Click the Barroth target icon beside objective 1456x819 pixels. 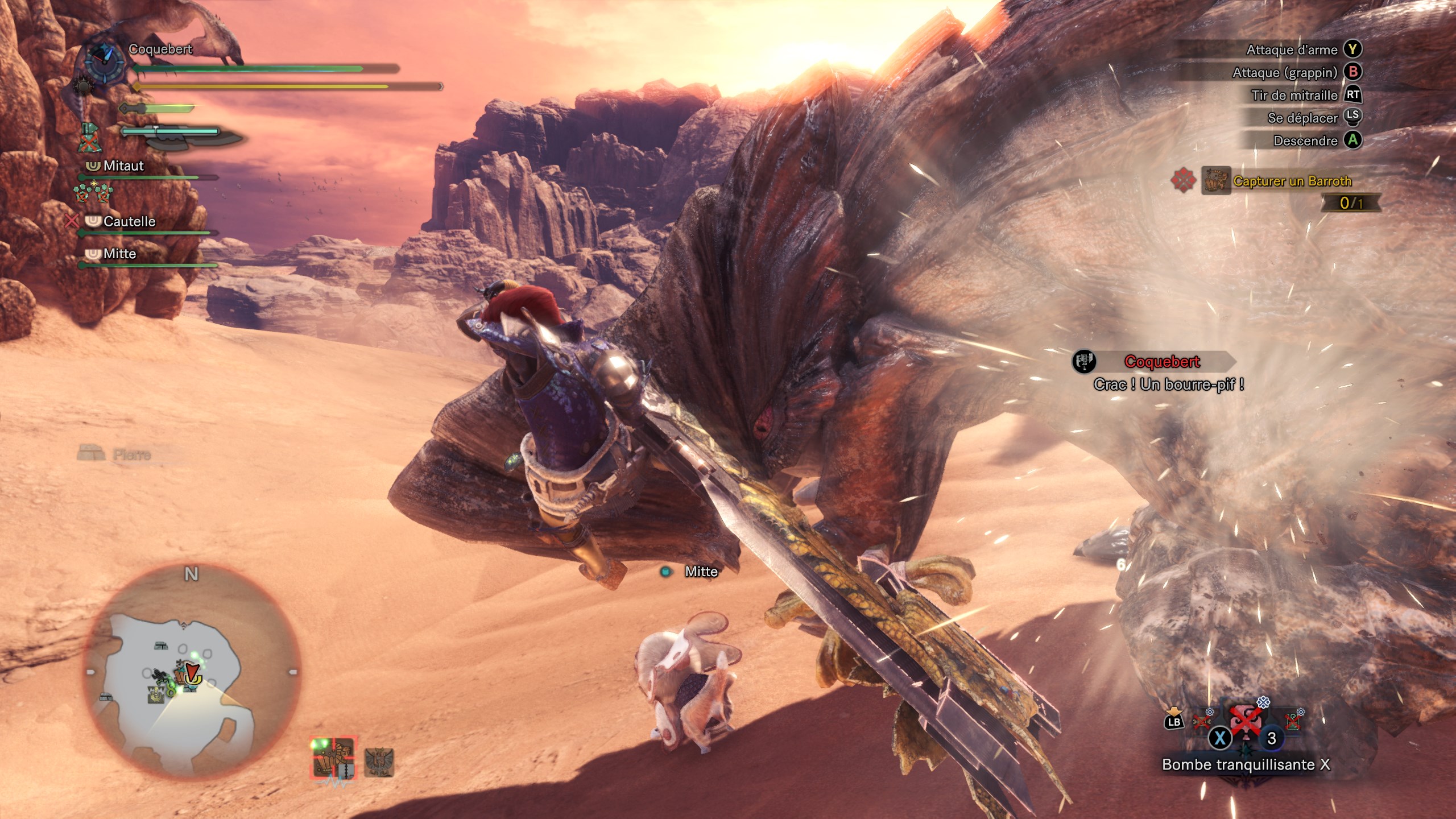[1216, 181]
